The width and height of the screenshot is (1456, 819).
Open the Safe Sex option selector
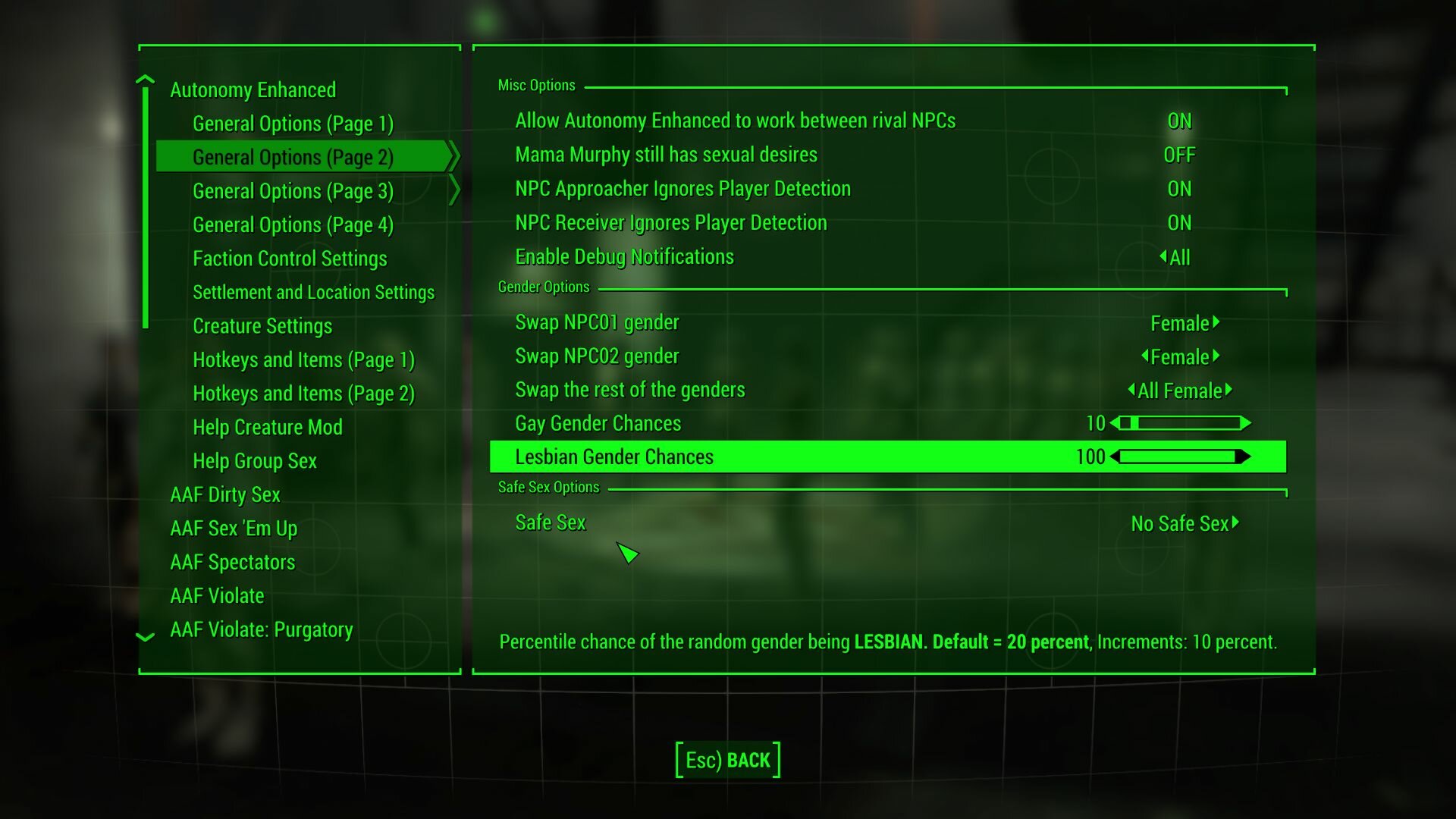click(x=1183, y=522)
